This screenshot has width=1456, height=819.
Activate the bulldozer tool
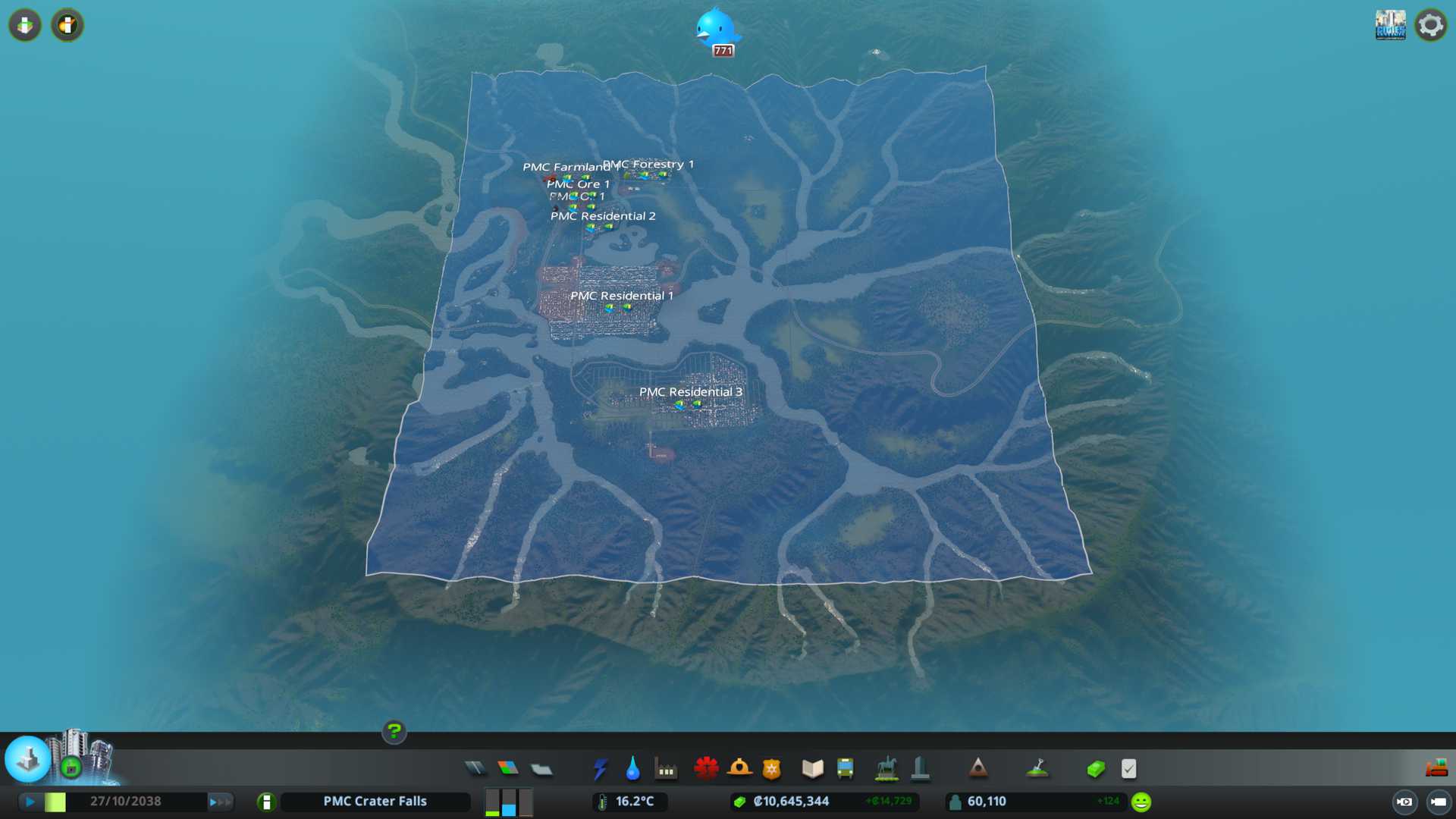point(1436,769)
